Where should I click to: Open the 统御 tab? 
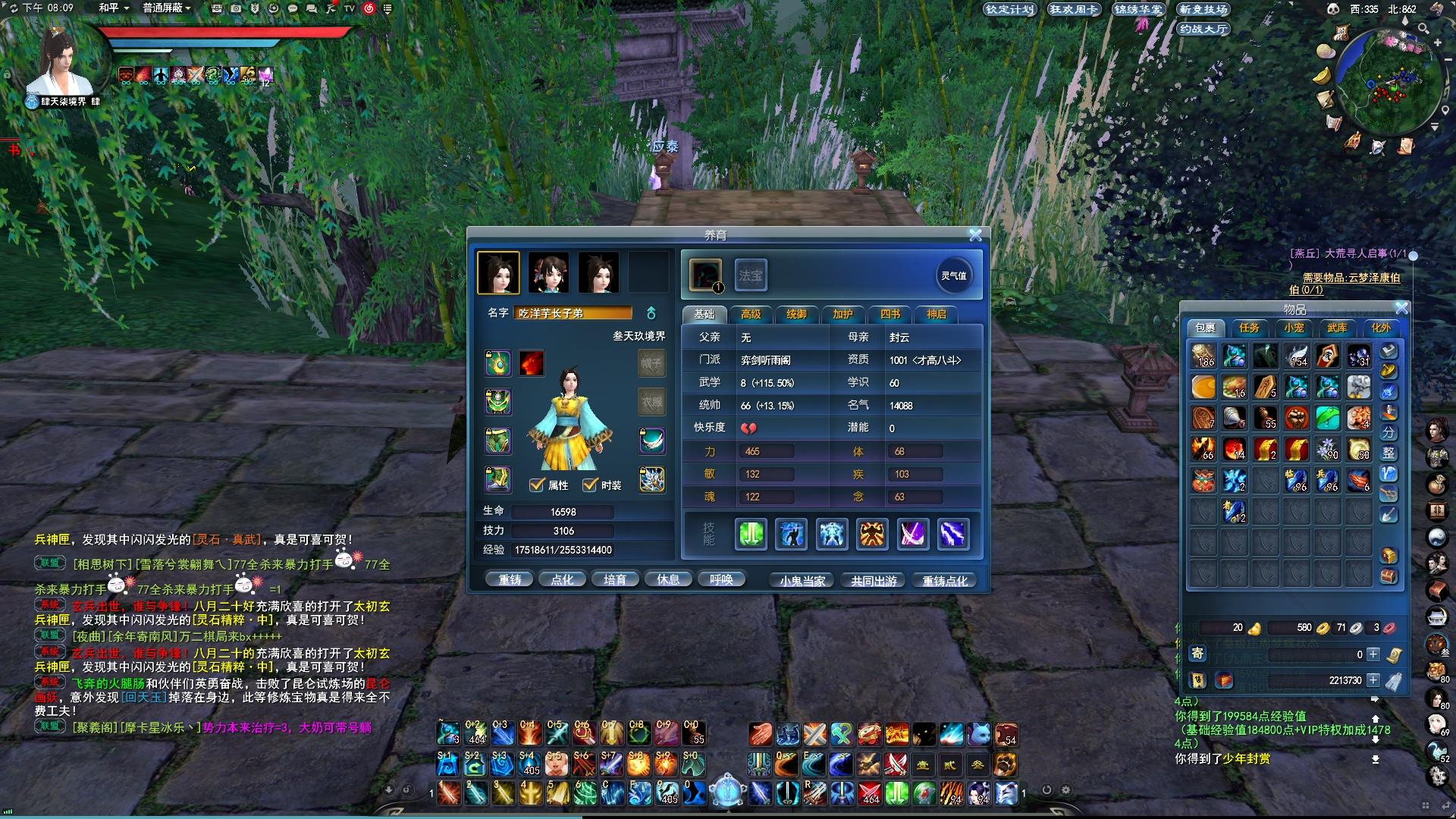[796, 314]
